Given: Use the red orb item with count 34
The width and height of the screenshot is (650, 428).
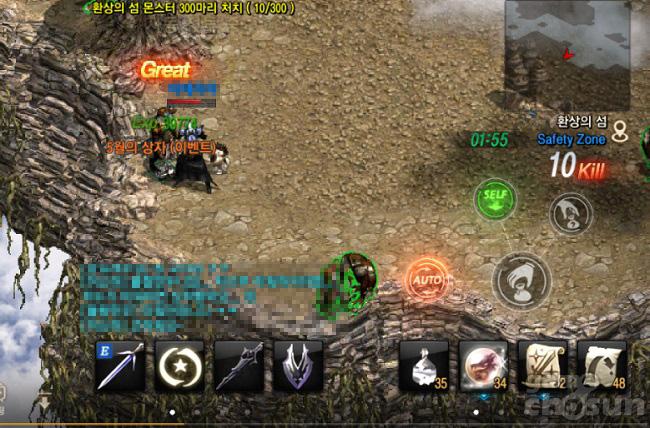Looking at the screenshot, I should 483,365.
